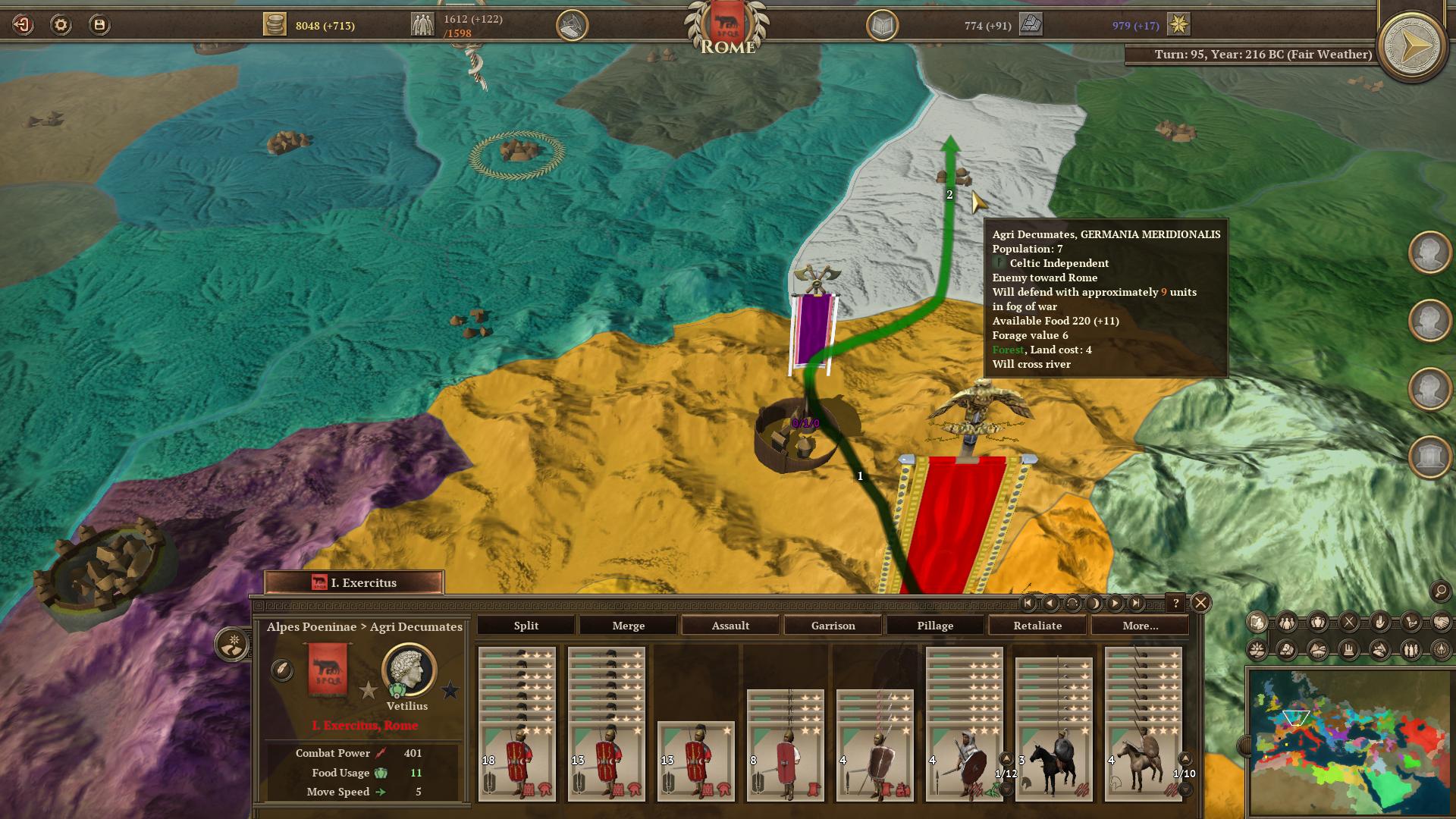This screenshot has height=819, width=1456.
Task: Open the exit doorway icon top-left
Action: pyautogui.click(x=22, y=24)
